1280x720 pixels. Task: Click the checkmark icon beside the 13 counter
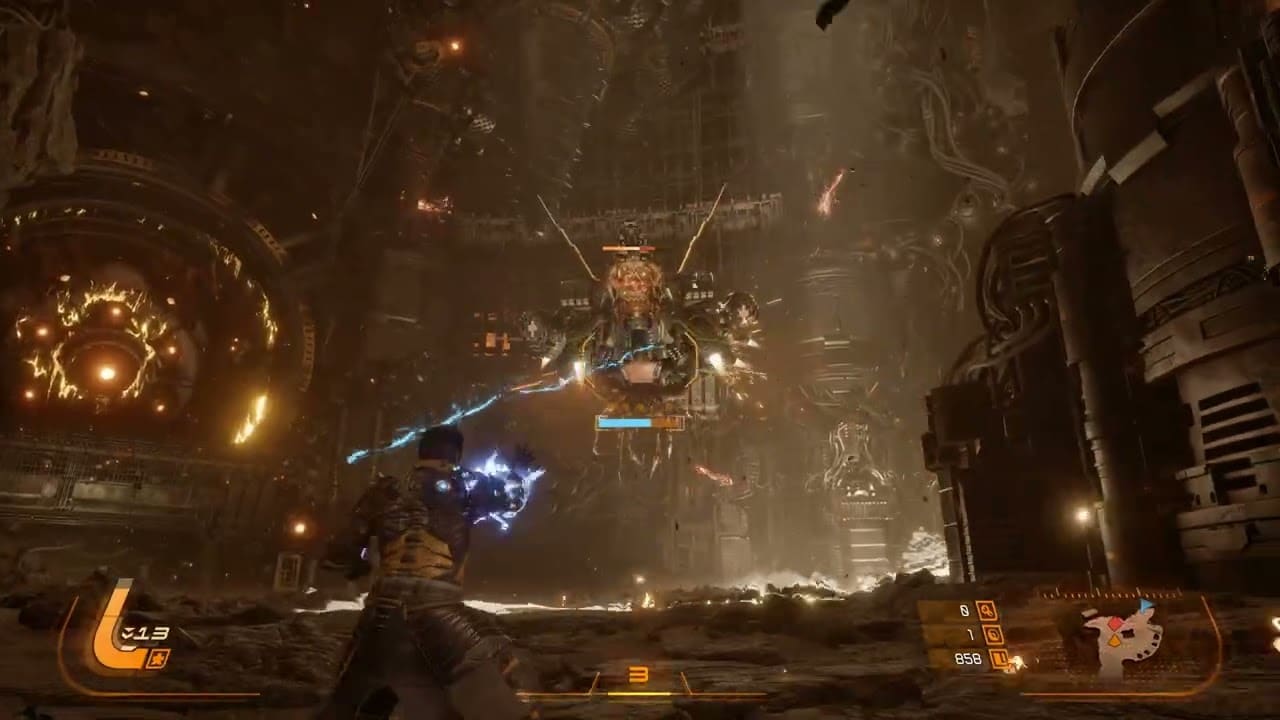point(127,632)
